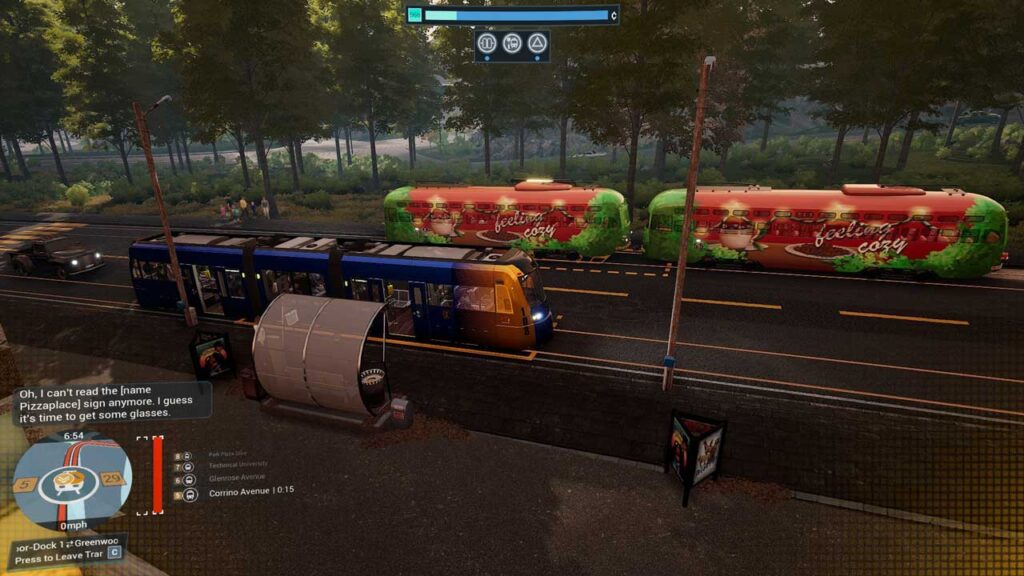Viewport: 1024px width, 576px height.
Task: Select the Technical University stop entry
Action: click(x=237, y=466)
